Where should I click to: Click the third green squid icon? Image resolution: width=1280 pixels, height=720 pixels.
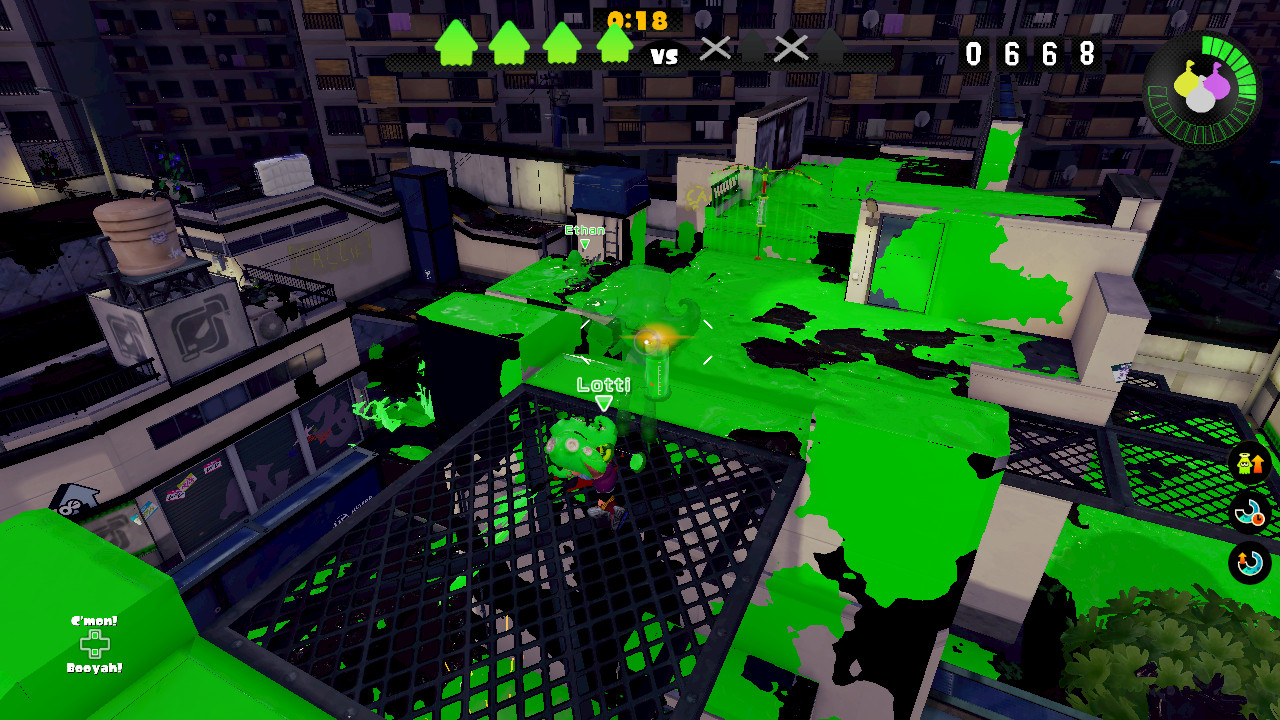tap(561, 42)
